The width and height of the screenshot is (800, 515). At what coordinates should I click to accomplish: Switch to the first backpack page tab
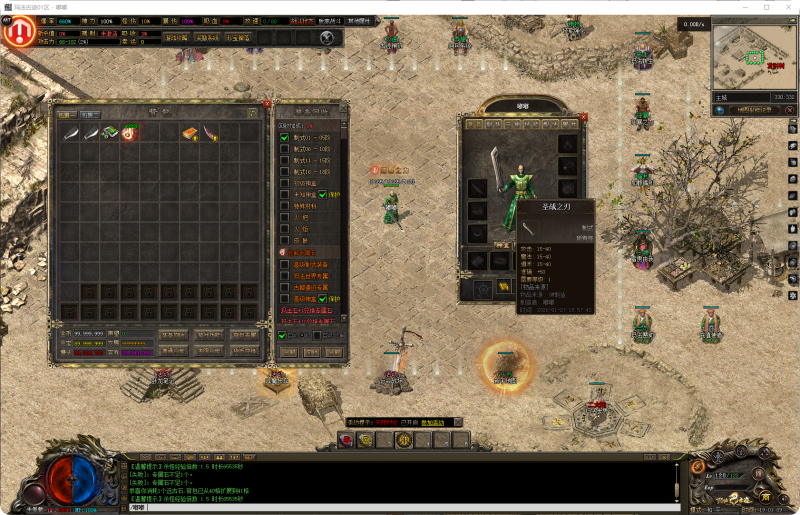66,114
